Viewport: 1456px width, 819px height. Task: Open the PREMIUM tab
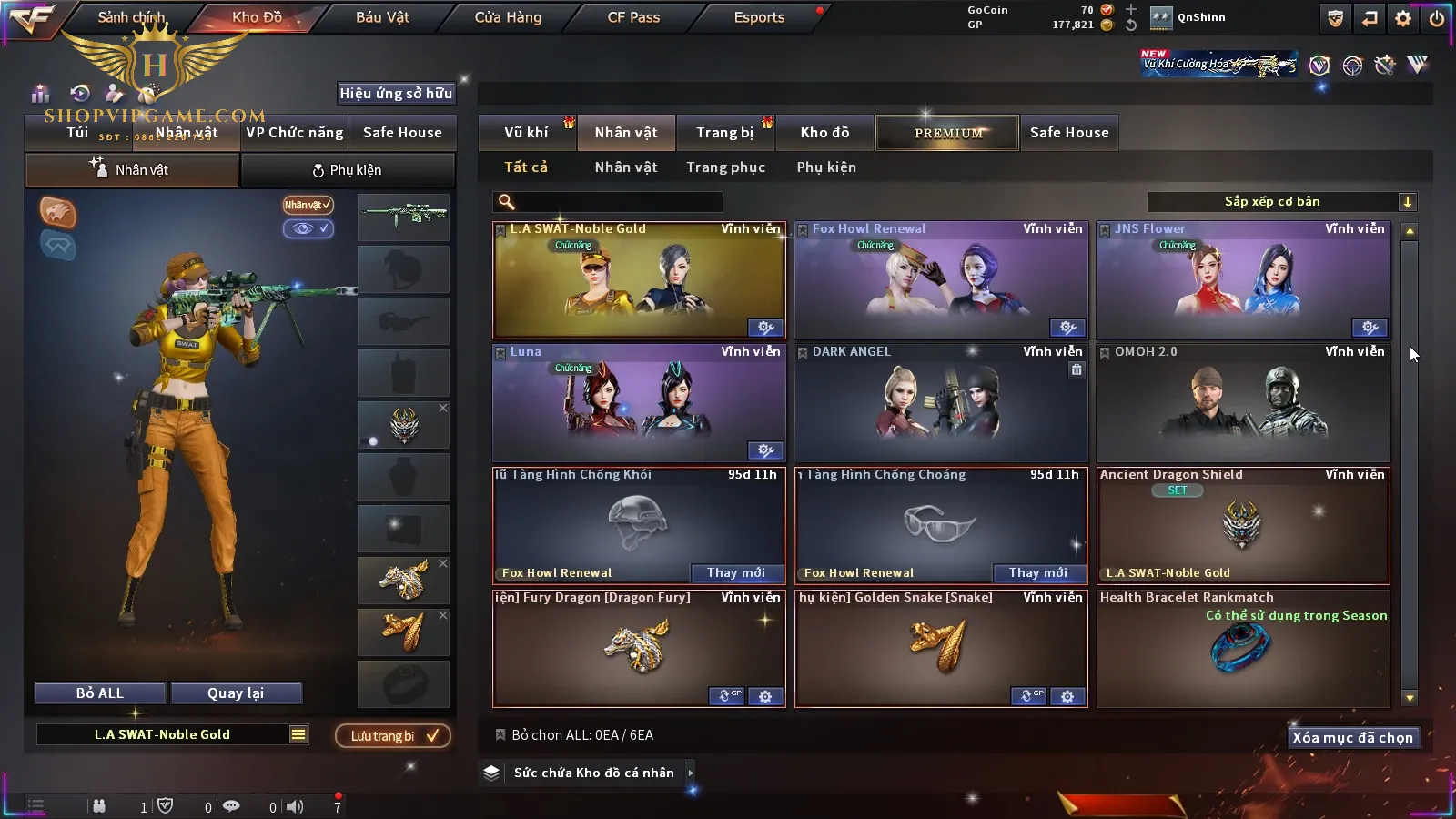948,133
